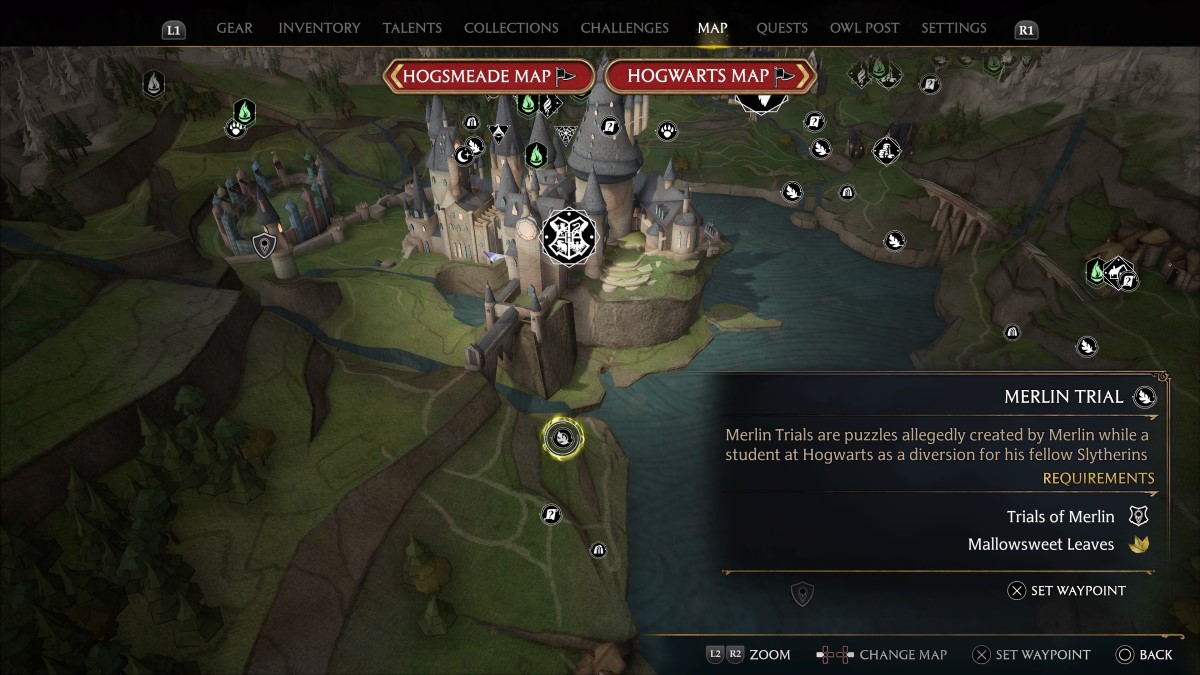Switch to the Hogsmeade Map
Image resolution: width=1200 pixels, height=675 pixels.
(x=489, y=76)
